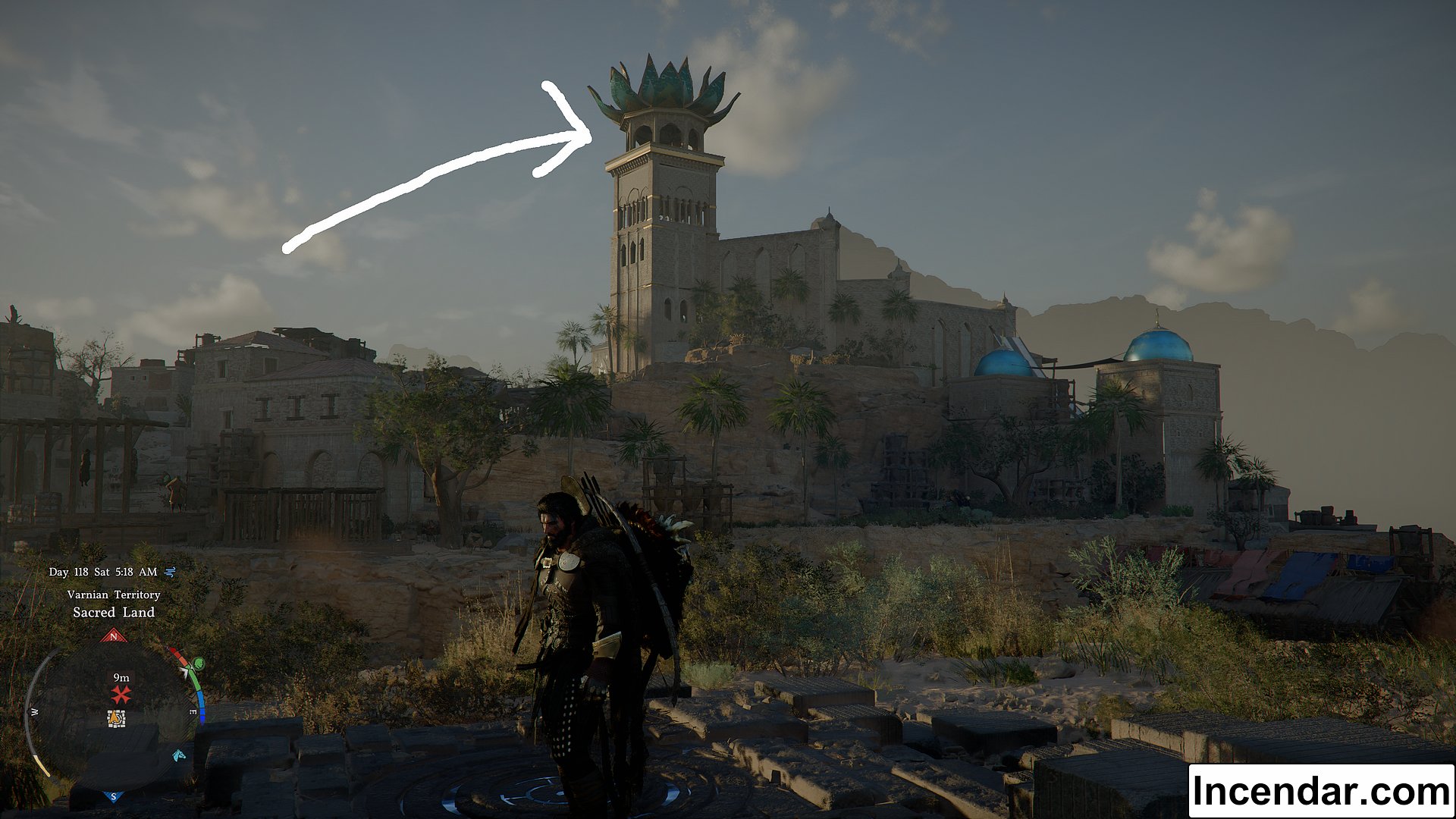Click the blue horse icon on minimap
The width and height of the screenshot is (1456, 819).
point(179,755)
